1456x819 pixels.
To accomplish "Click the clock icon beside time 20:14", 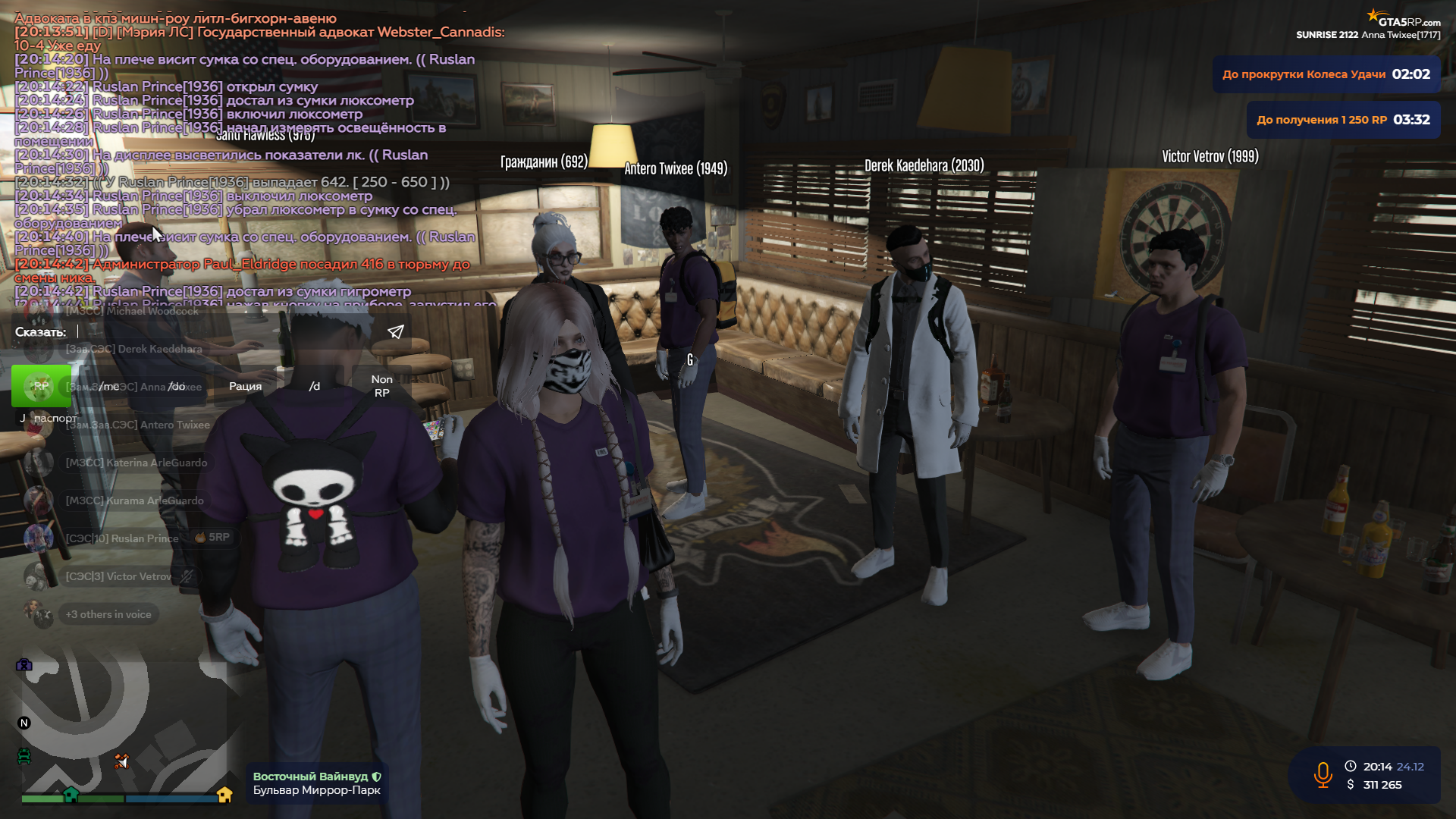I will pos(1351,767).
